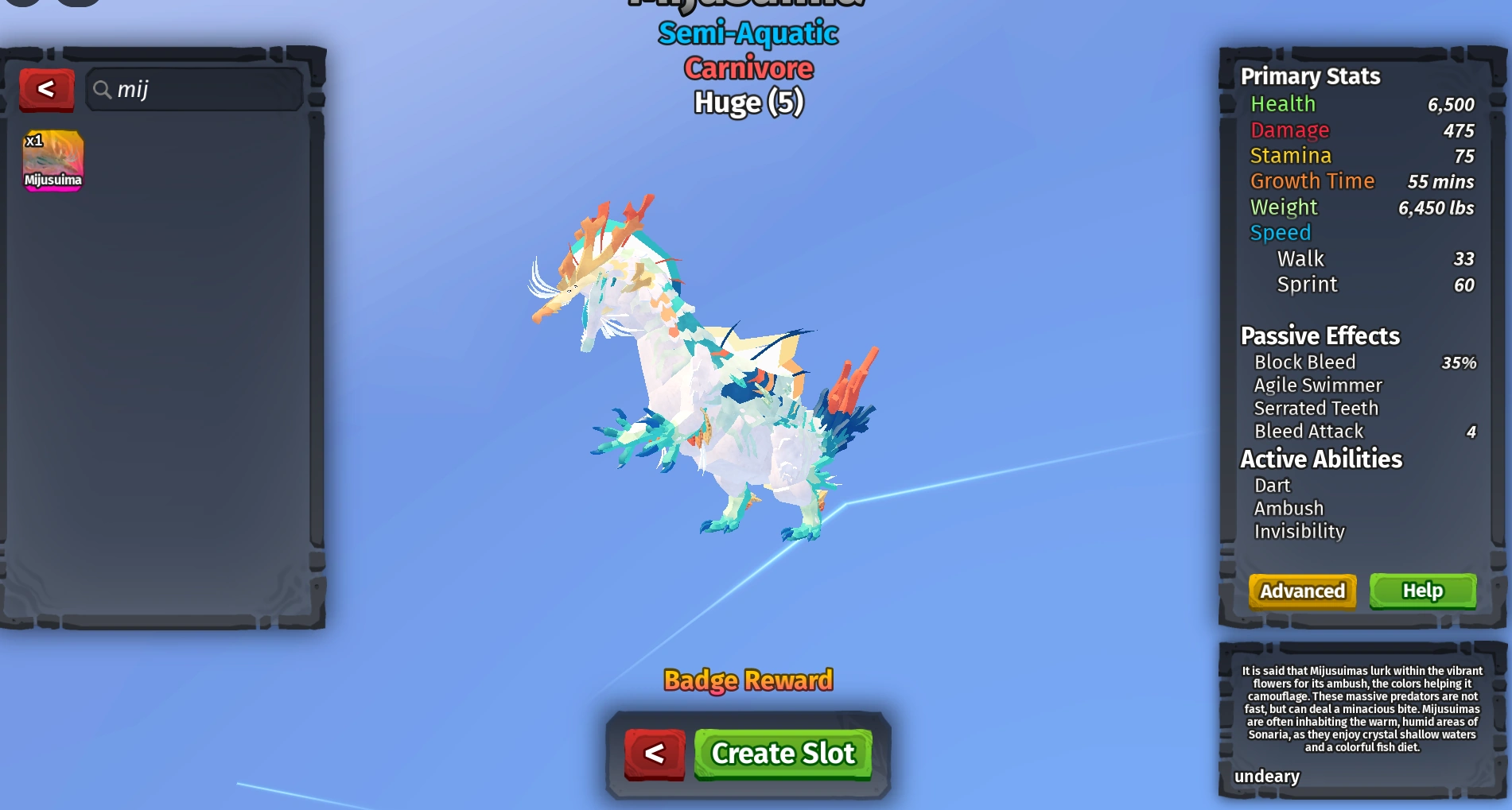The width and height of the screenshot is (1512, 810).
Task: Click the magnifying glass search icon
Action: point(103,90)
